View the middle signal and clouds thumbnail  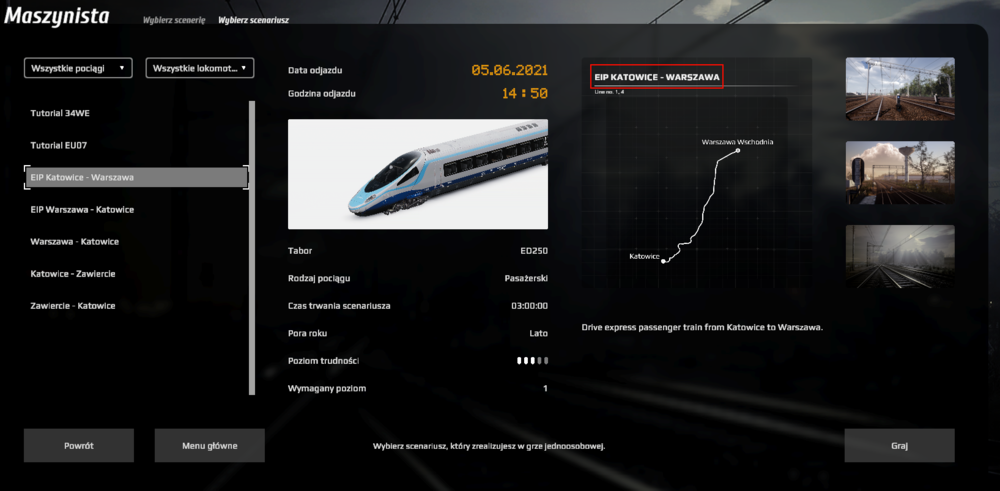click(x=900, y=173)
